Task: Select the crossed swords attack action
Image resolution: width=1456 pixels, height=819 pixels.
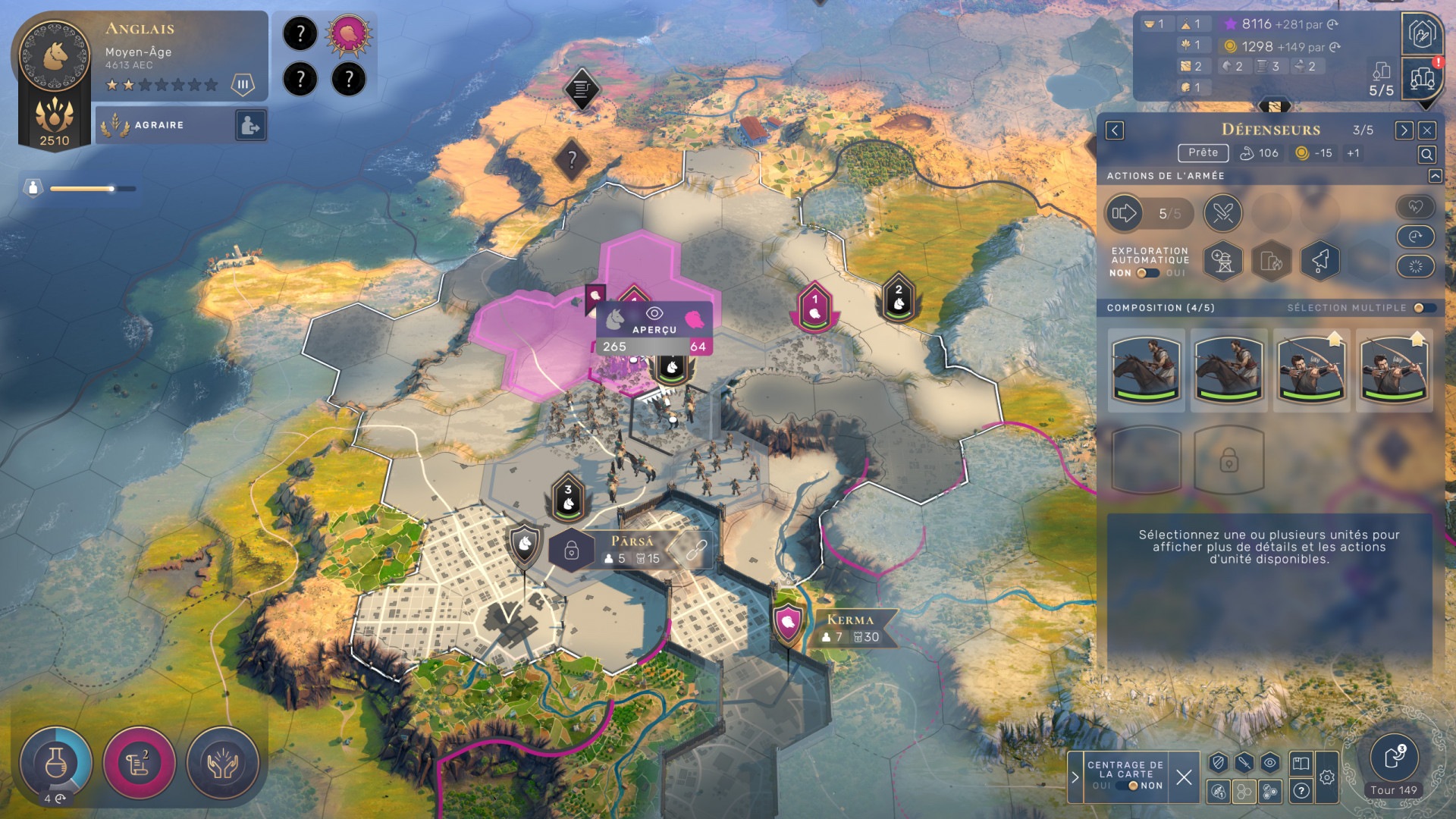Action: click(x=1222, y=213)
